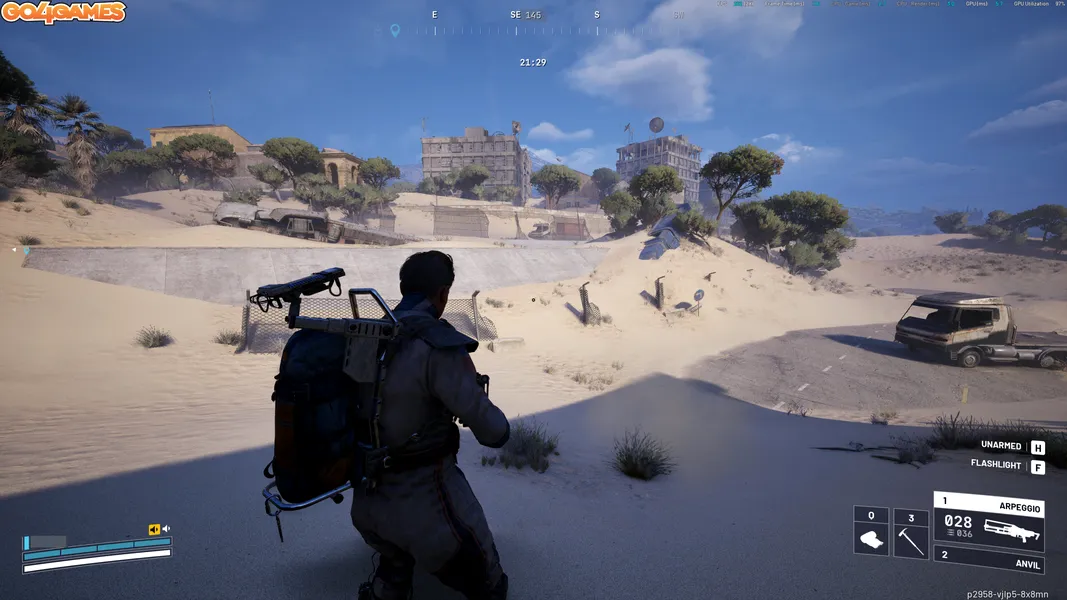The width and height of the screenshot is (1067, 600).
Task: Select the Arpeggio weapon slot
Action: 988,521
